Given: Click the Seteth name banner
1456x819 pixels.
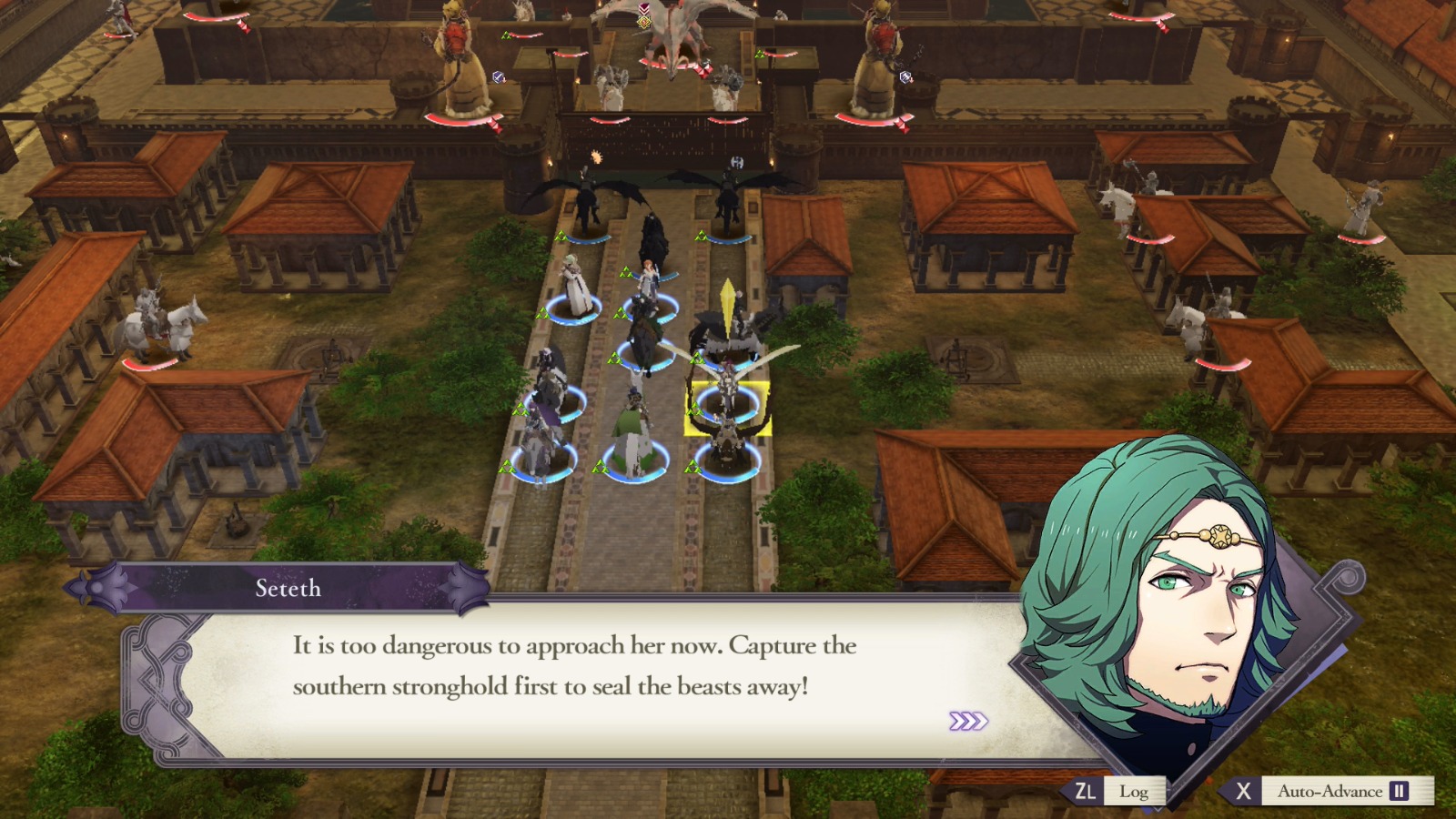Looking at the screenshot, I should tap(286, 589).
